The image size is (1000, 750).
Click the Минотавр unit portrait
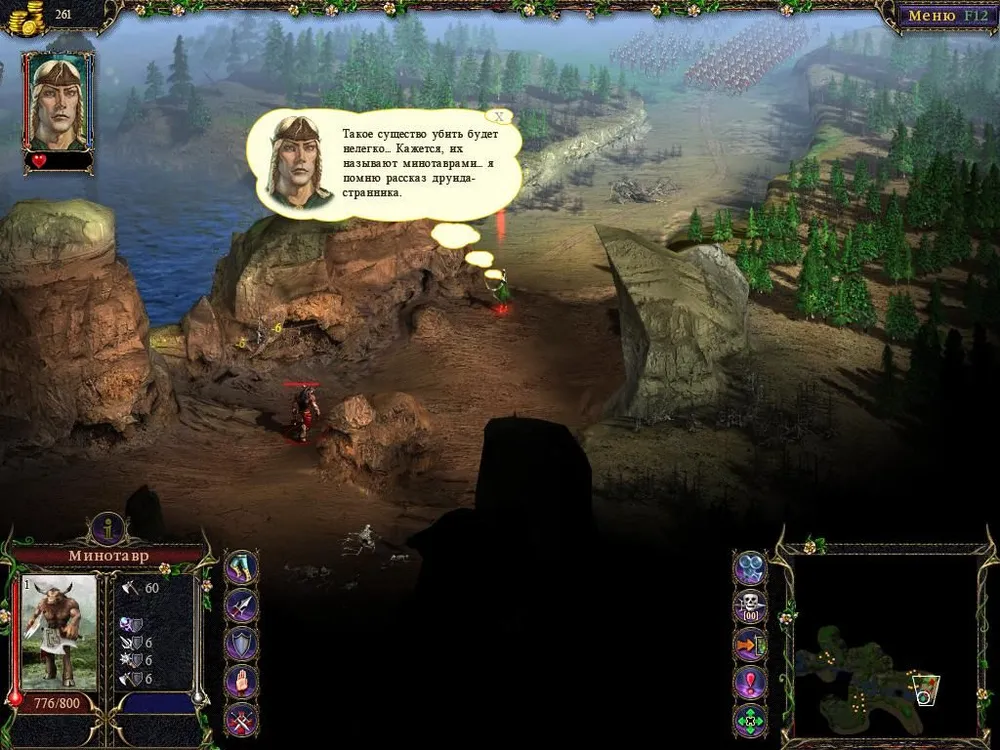(x=59, y=631)
